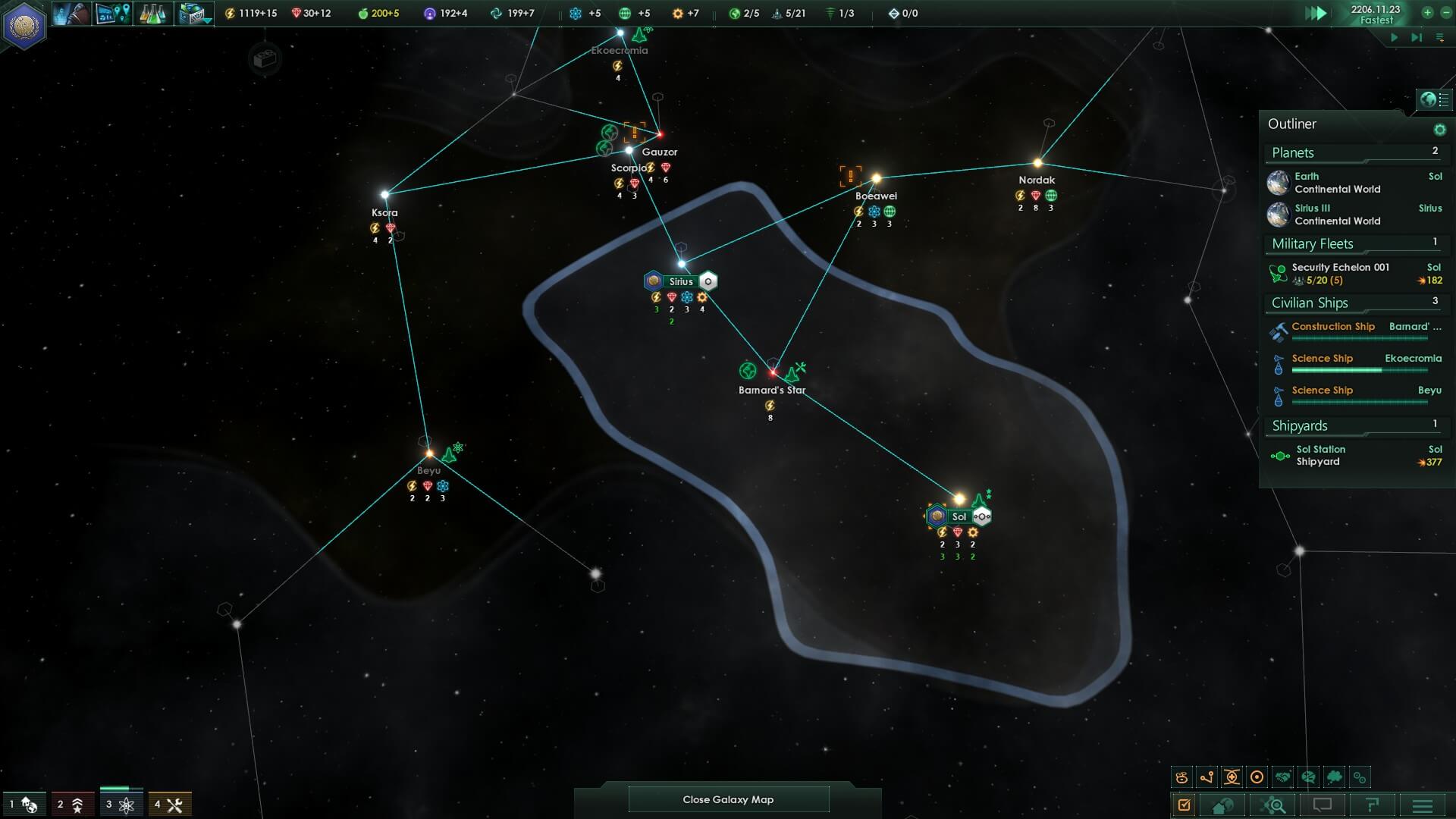The image size is (1456, 819).
Task: Select the Sol system label
Action: click(959, 516)
